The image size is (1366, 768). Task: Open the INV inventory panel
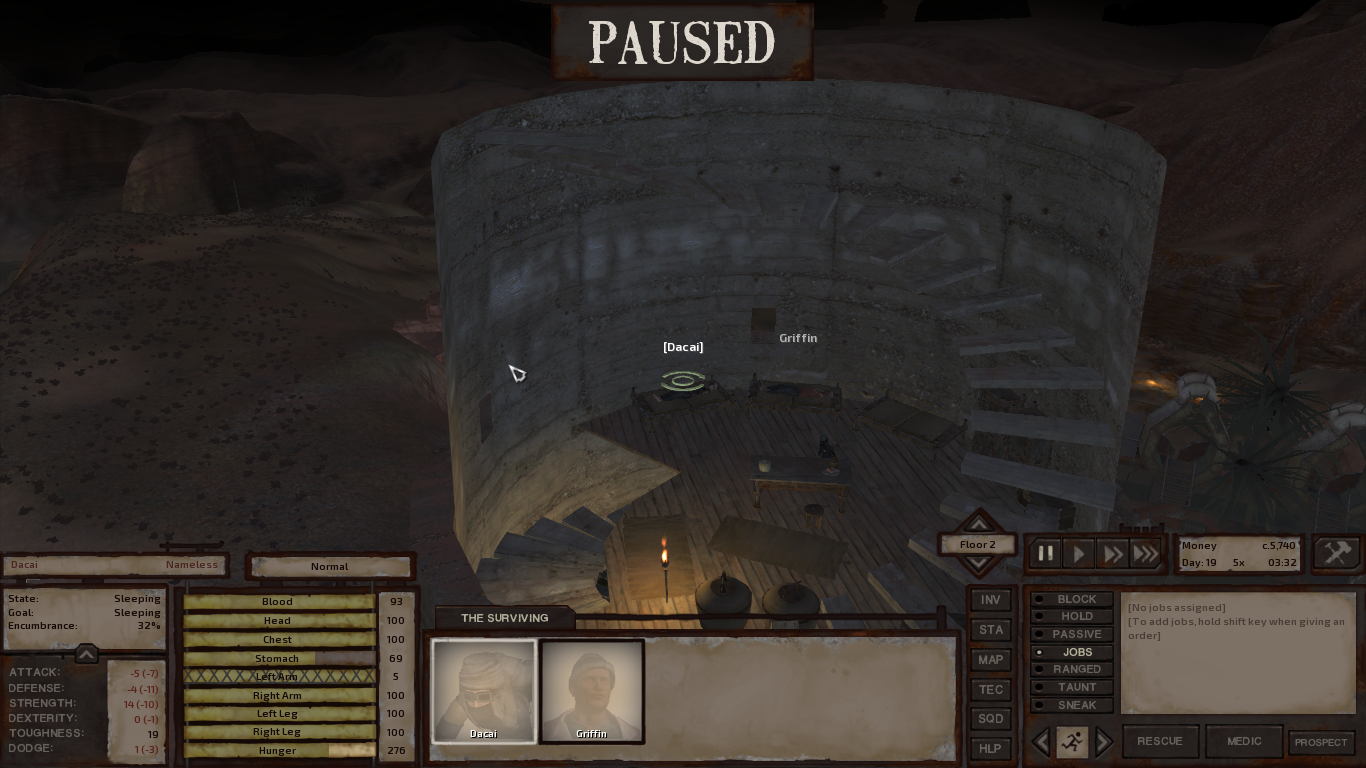pyautogui.click(x=990, y=600)
